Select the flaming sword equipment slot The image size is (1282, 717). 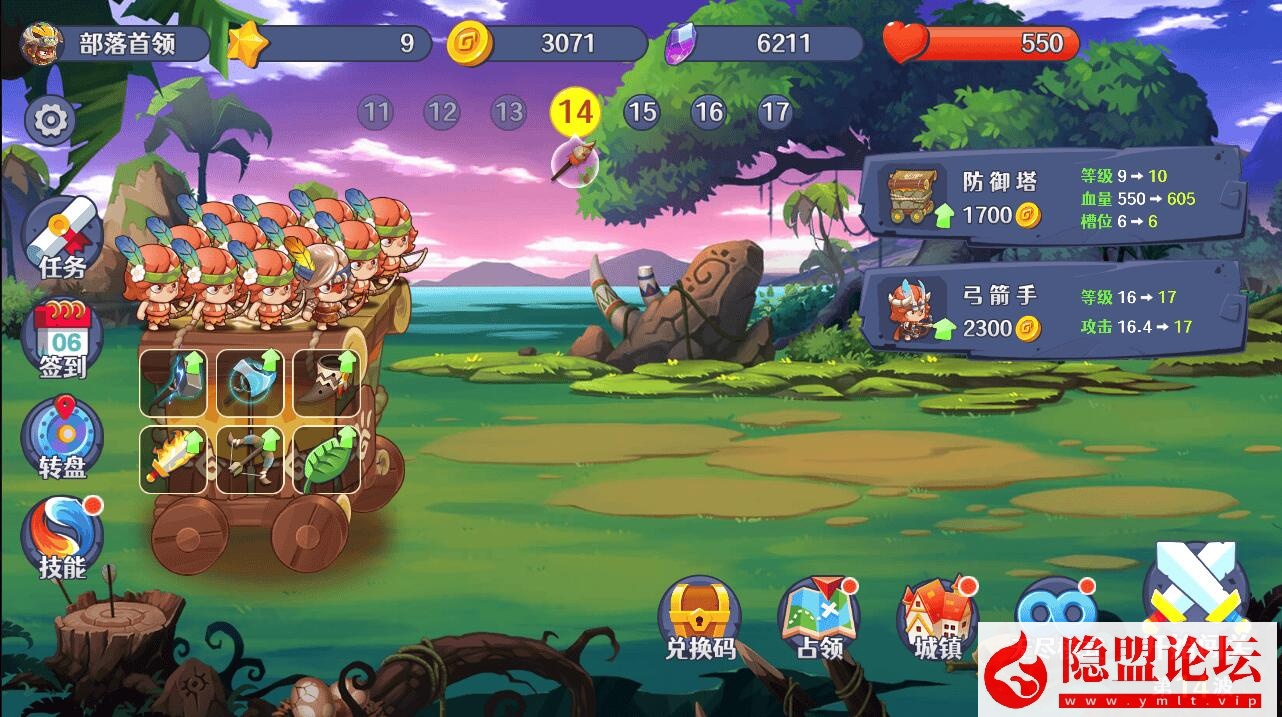(x=173, y=459)
